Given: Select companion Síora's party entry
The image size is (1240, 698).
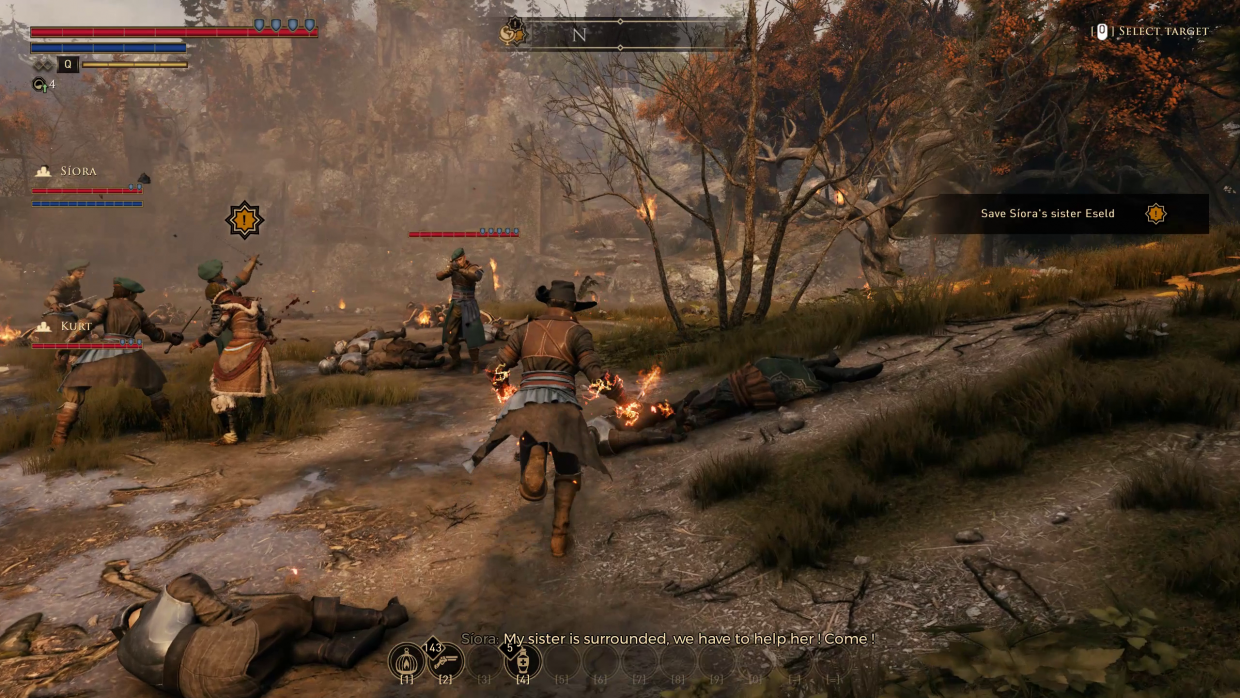Looking at the screenshot, I should tap(78, 172).
